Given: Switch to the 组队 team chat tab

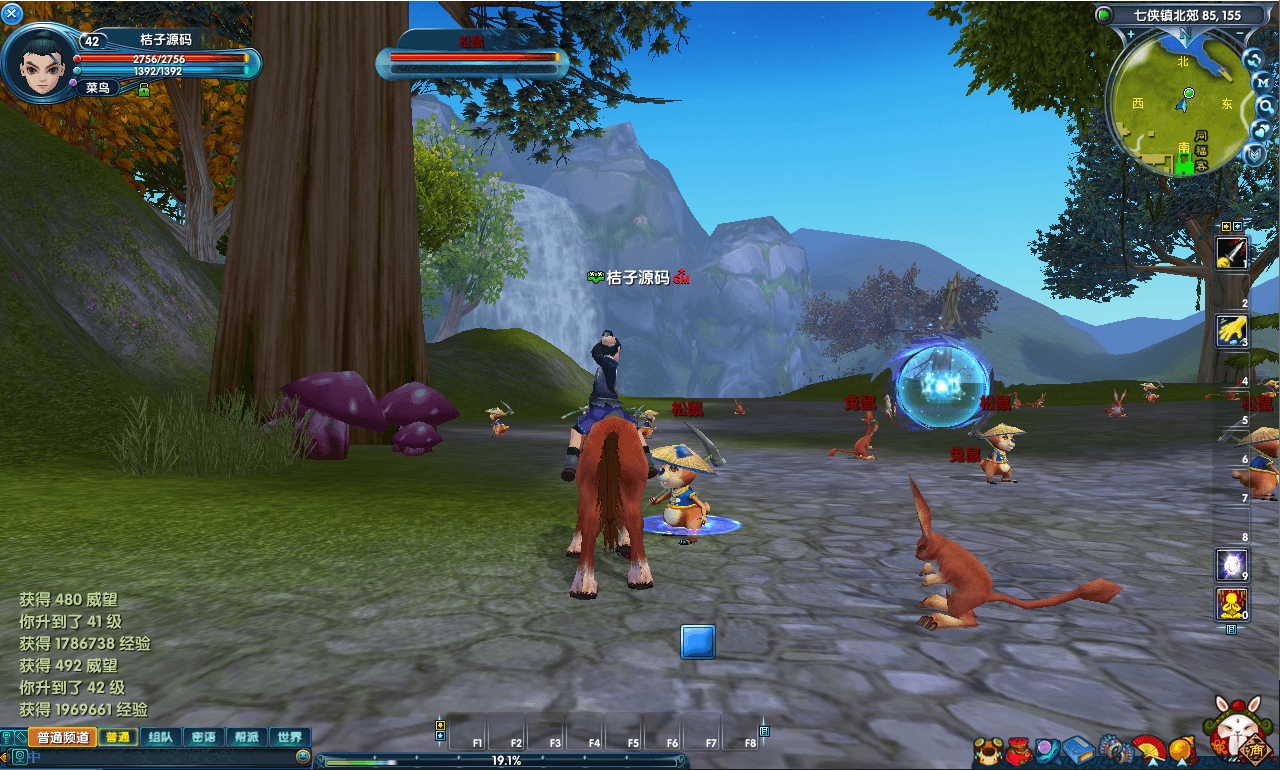Looking at the screenshot, I should (x=160, y=737).
